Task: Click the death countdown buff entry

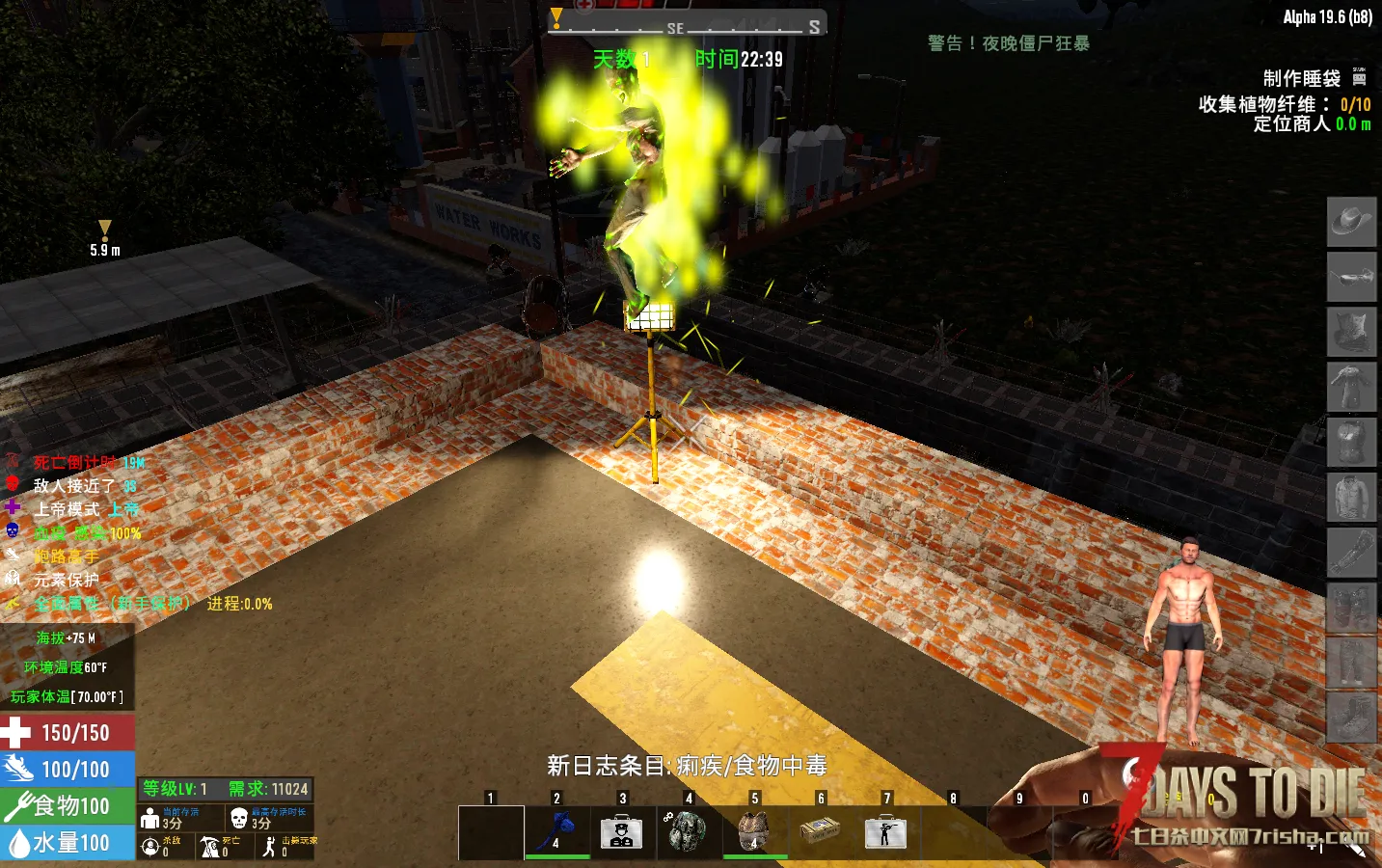Action: 77,463
